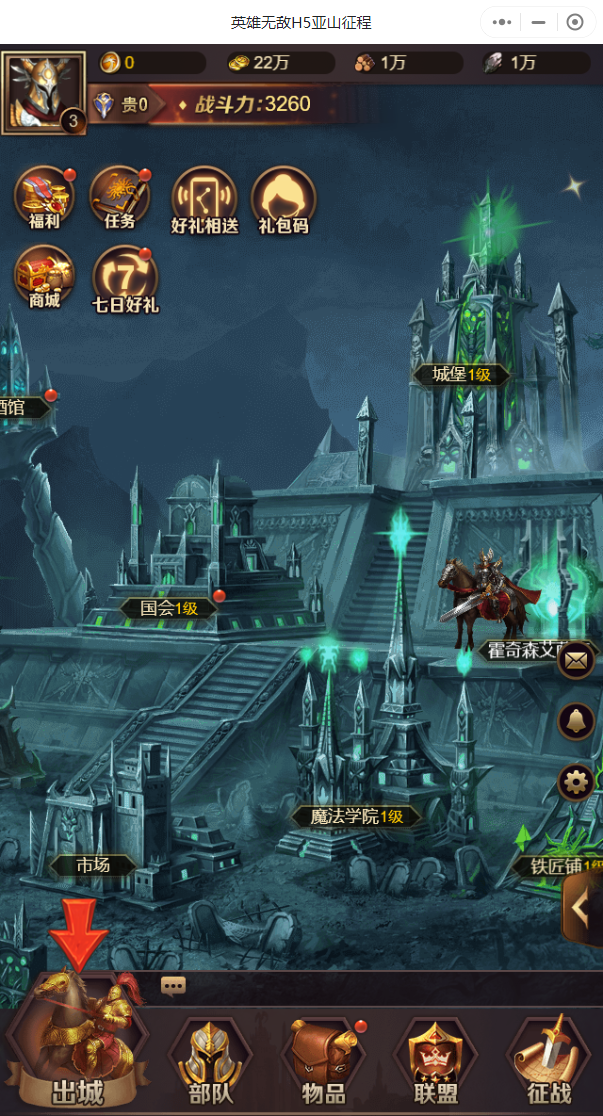Select the 市场 market building label
The image size is (603, 1116).
point(92,864)
